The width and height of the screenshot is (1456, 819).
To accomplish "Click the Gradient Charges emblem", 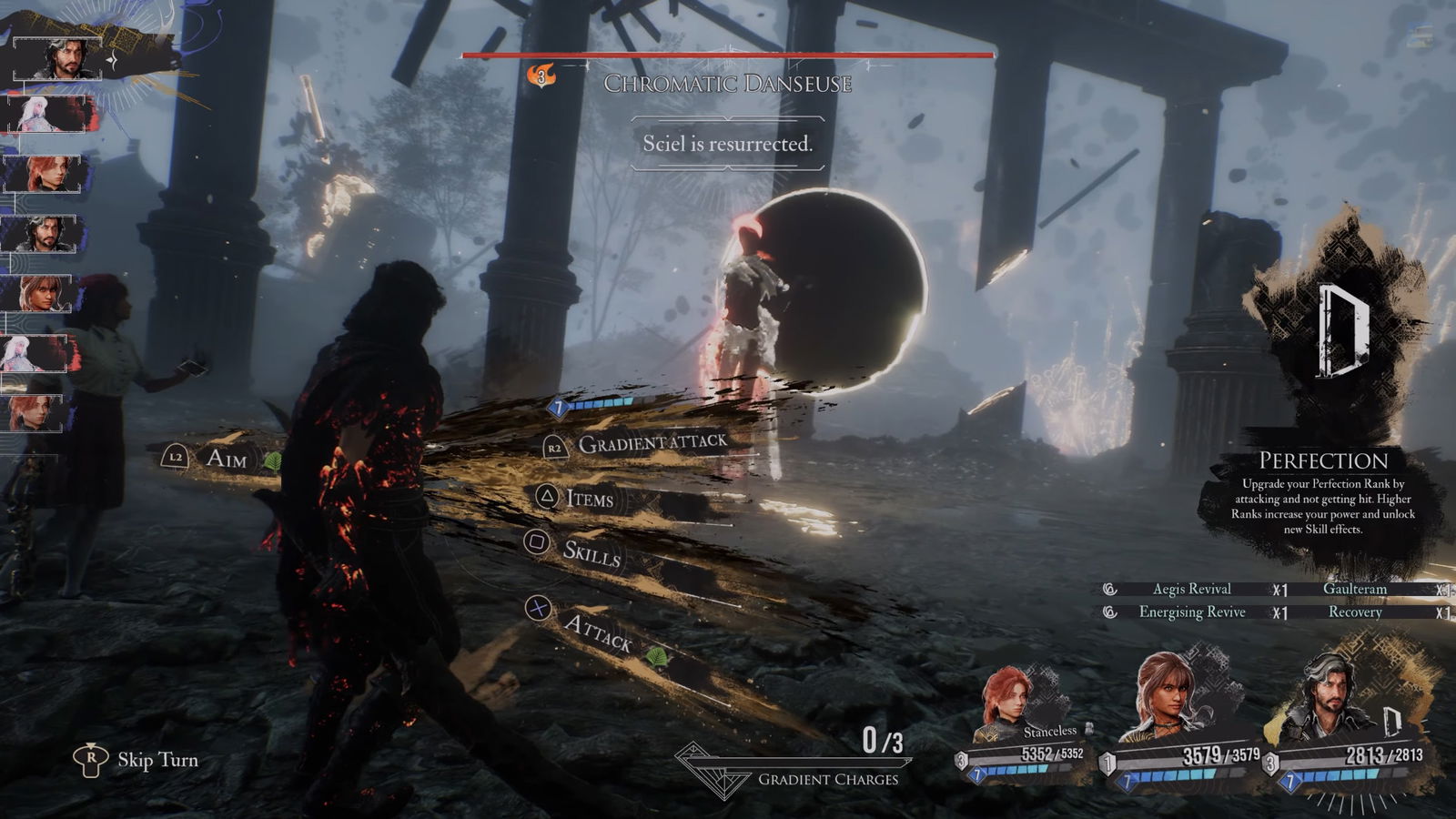I will point(712,769).
